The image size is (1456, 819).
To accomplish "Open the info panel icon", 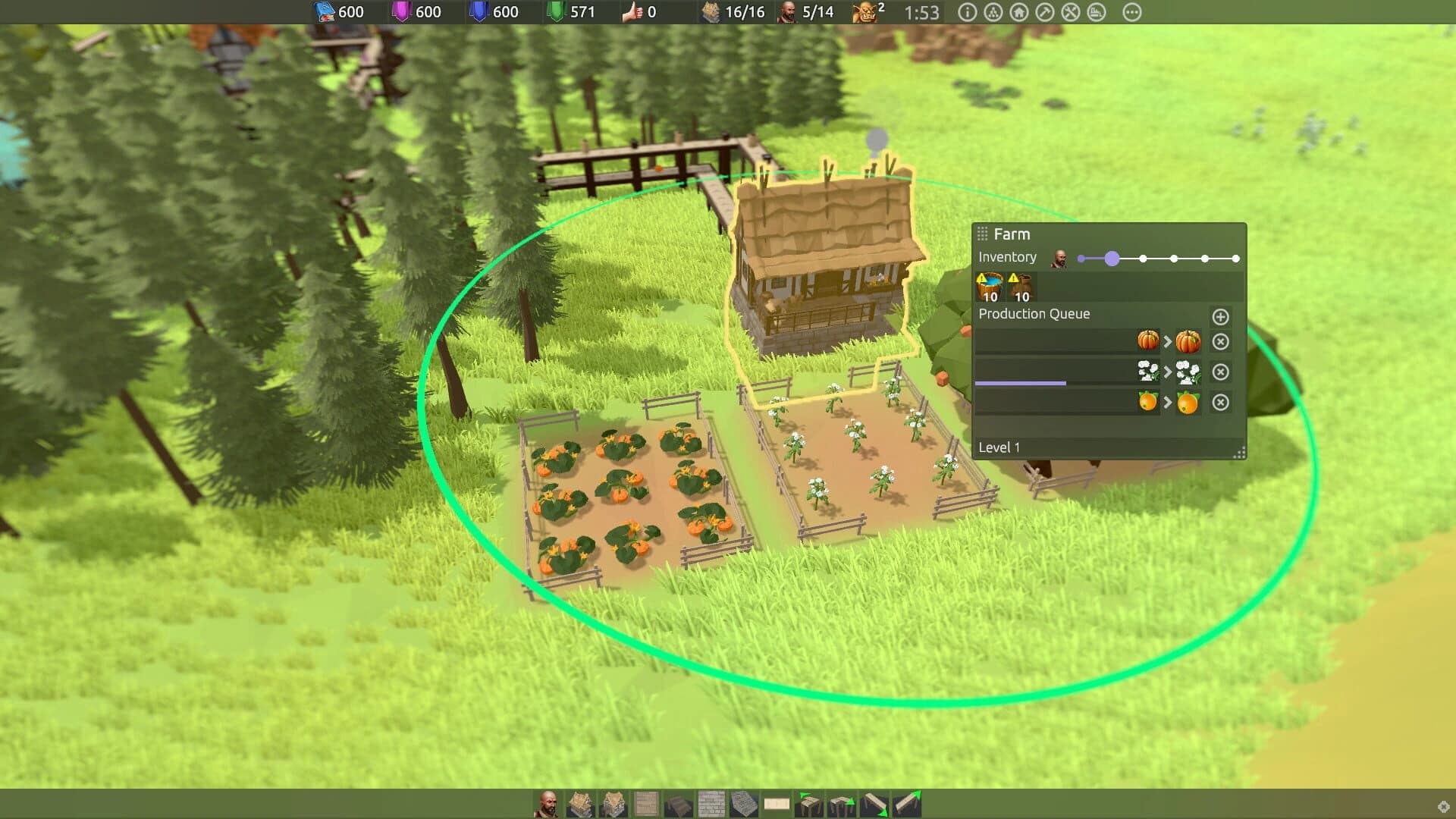I will 968,12.
